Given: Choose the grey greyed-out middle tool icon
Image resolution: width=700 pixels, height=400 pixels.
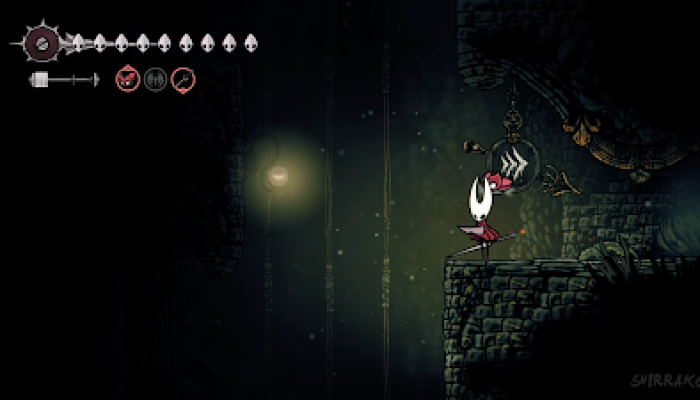Looking at the screenshot, I should pyautogui.click(x=155, y=79).
